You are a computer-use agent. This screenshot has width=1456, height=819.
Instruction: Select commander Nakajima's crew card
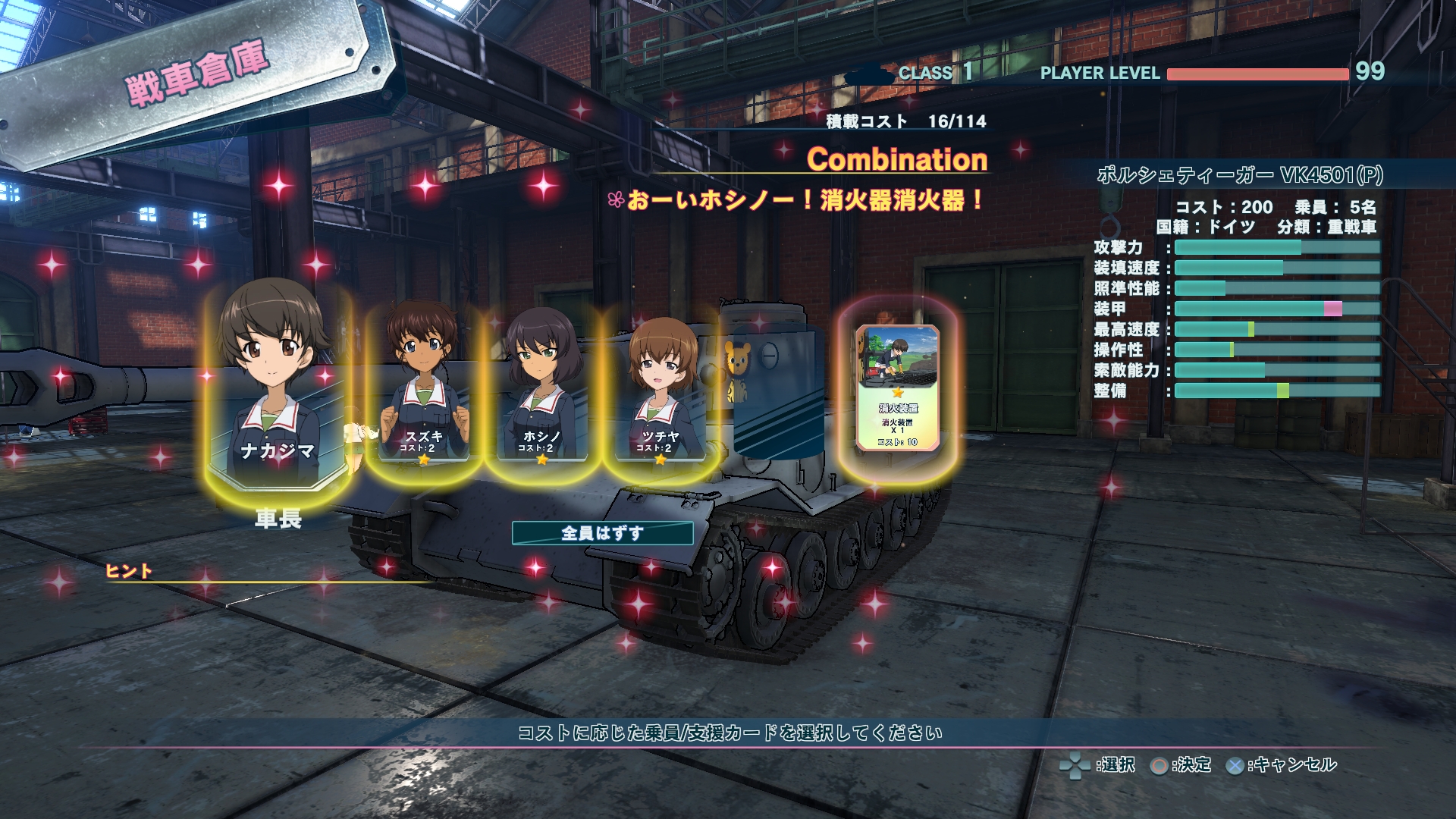click(277, 387)
